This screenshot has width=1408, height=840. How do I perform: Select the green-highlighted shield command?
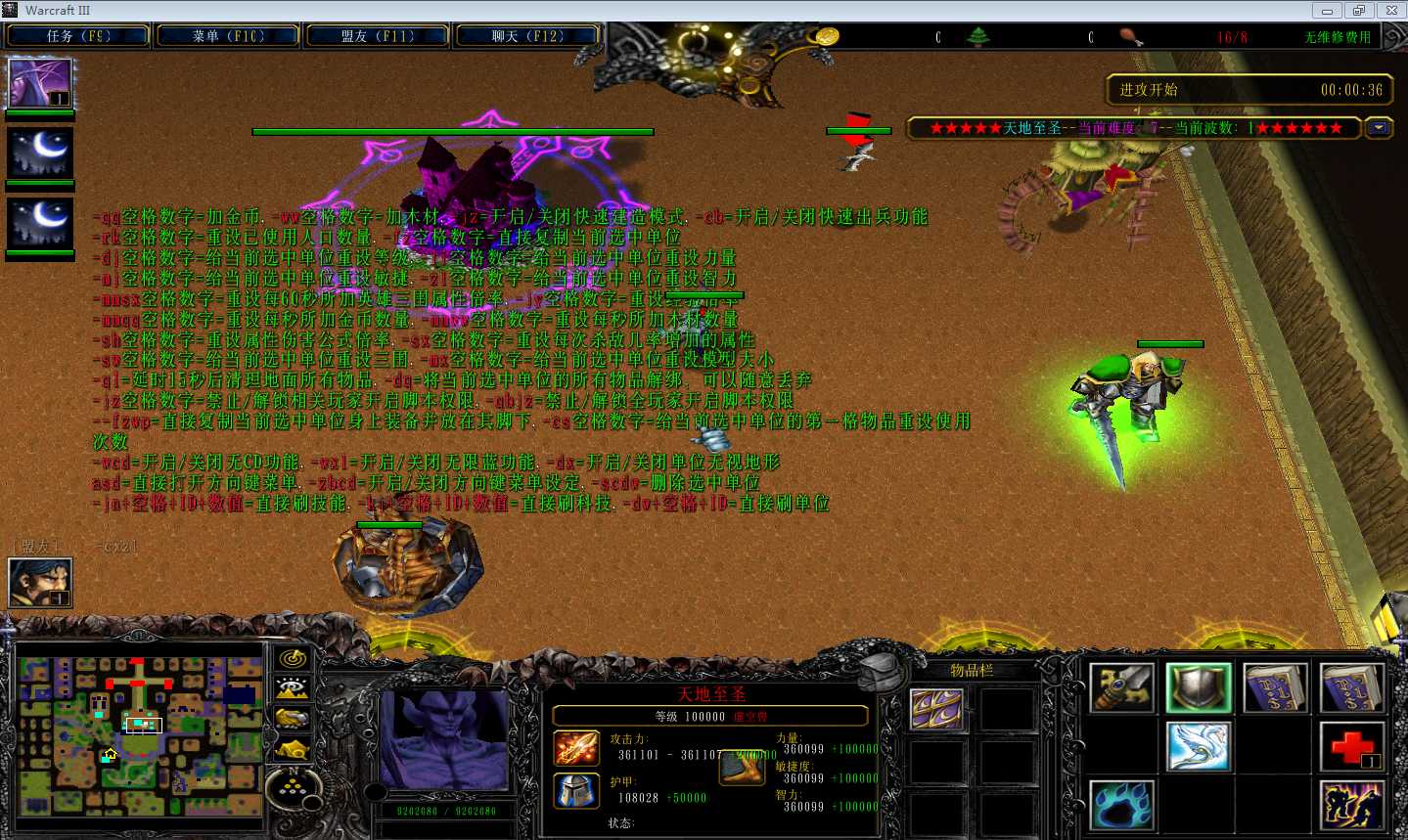pyautogui.click(x=1199, y=686)
